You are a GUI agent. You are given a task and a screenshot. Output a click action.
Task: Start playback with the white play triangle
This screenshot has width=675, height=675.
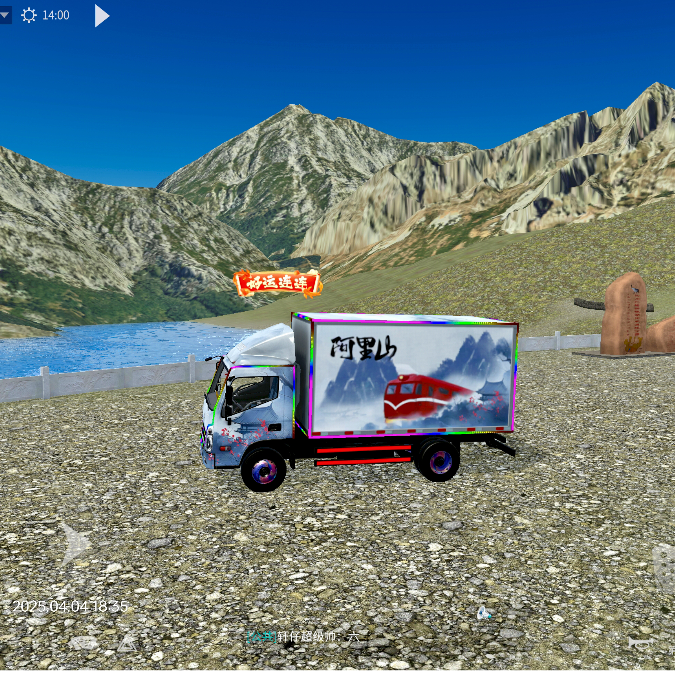tap(101, 16)
